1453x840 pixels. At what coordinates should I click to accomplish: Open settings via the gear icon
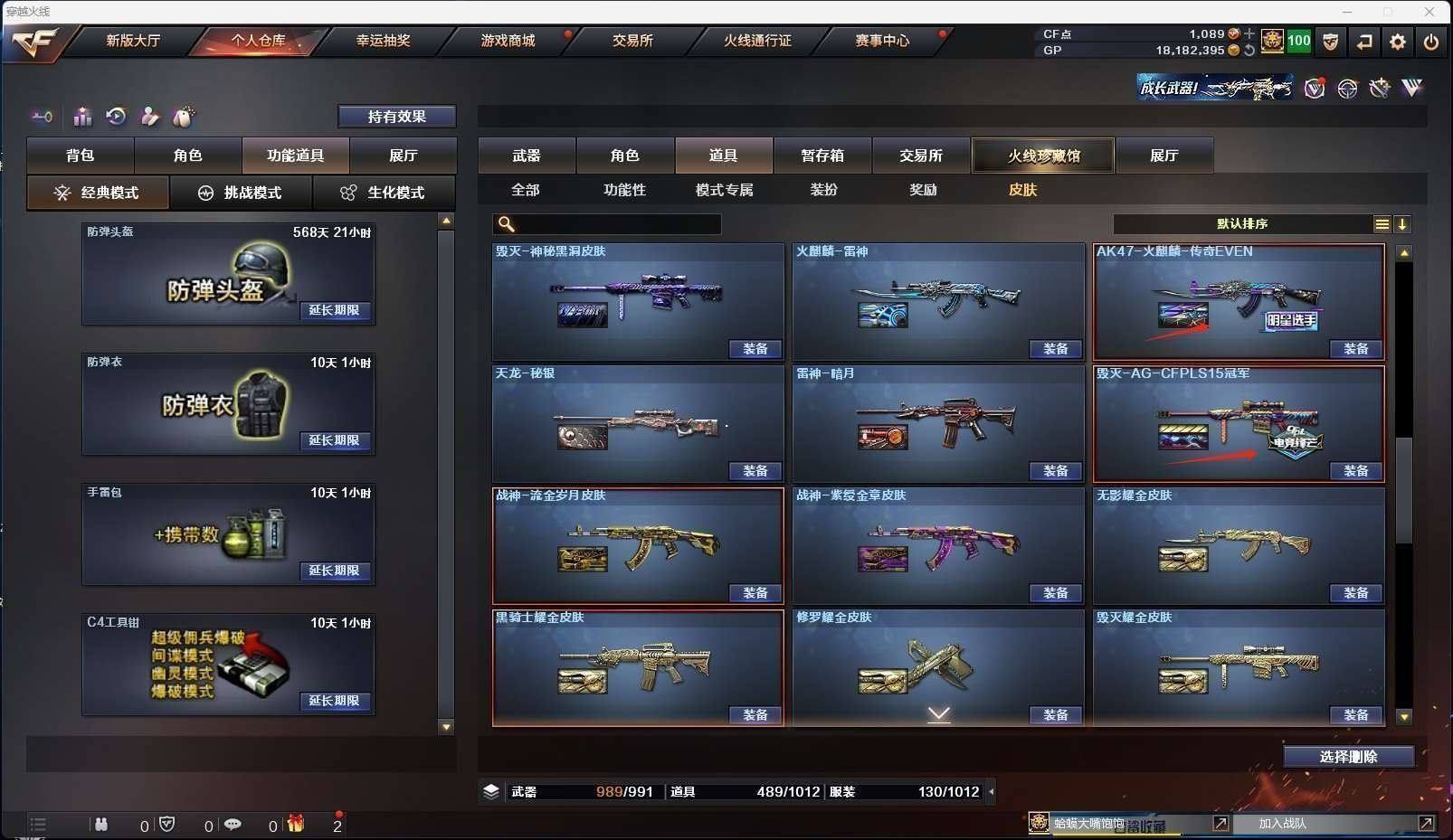(1398, 42)
